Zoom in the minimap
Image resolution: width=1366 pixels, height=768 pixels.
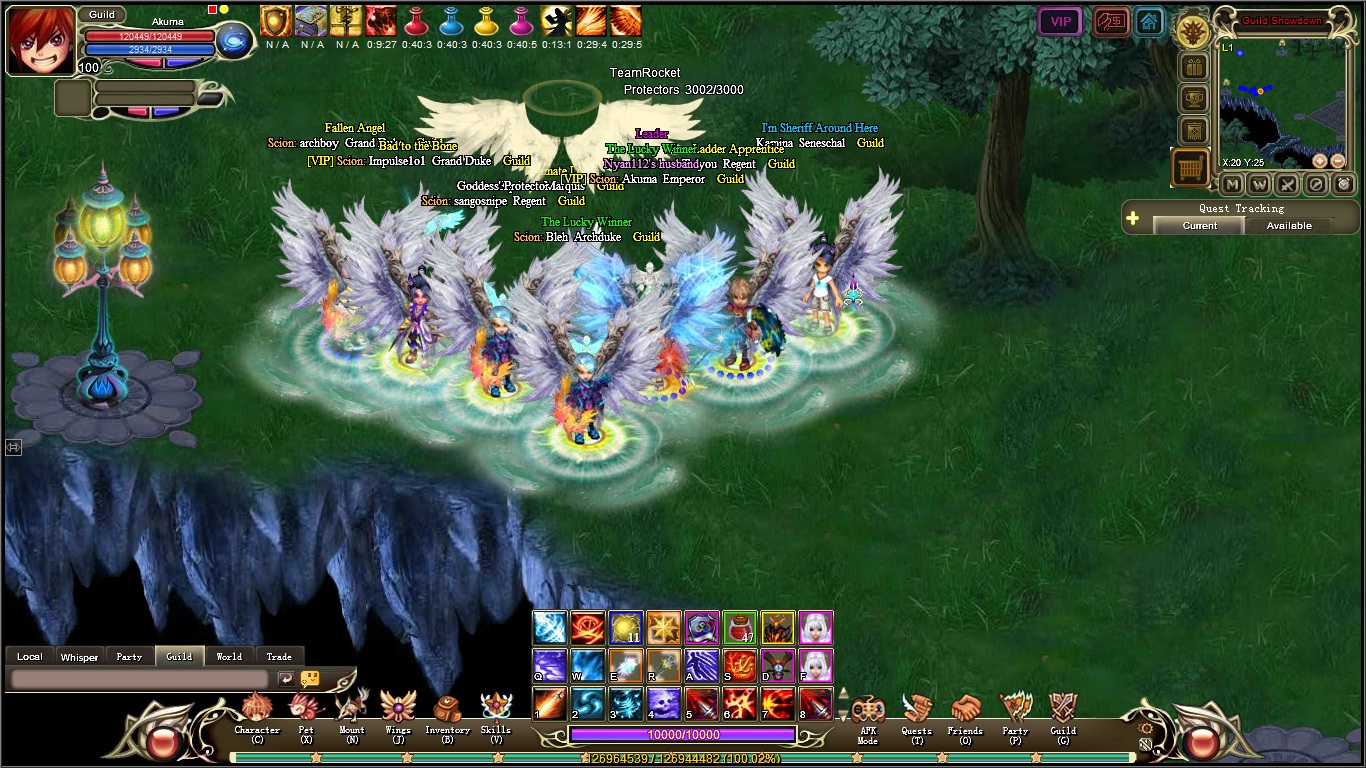pos(1320,161)
